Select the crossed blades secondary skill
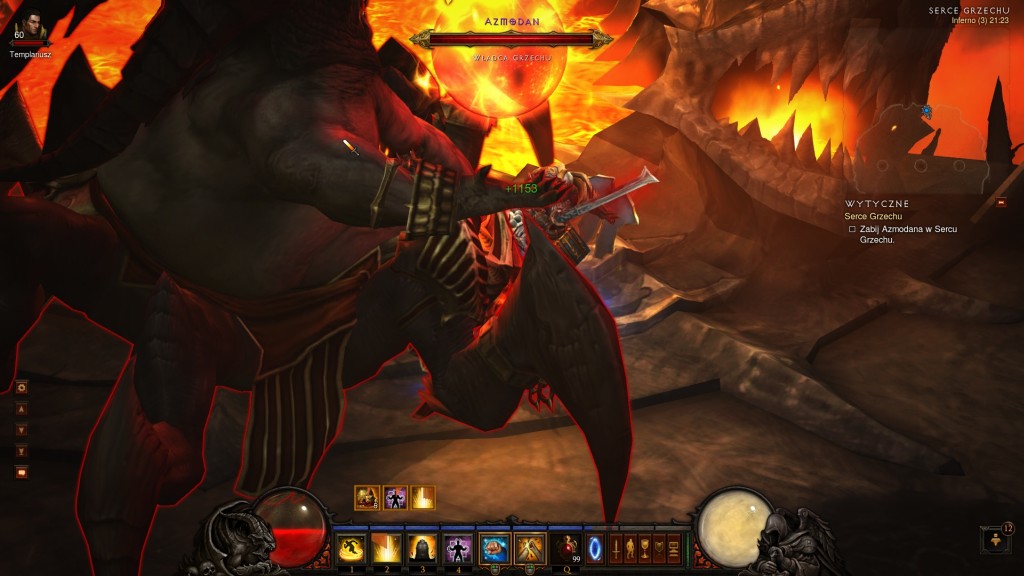The height and width of the screenshot is (576, 1024). coord(529,548)
